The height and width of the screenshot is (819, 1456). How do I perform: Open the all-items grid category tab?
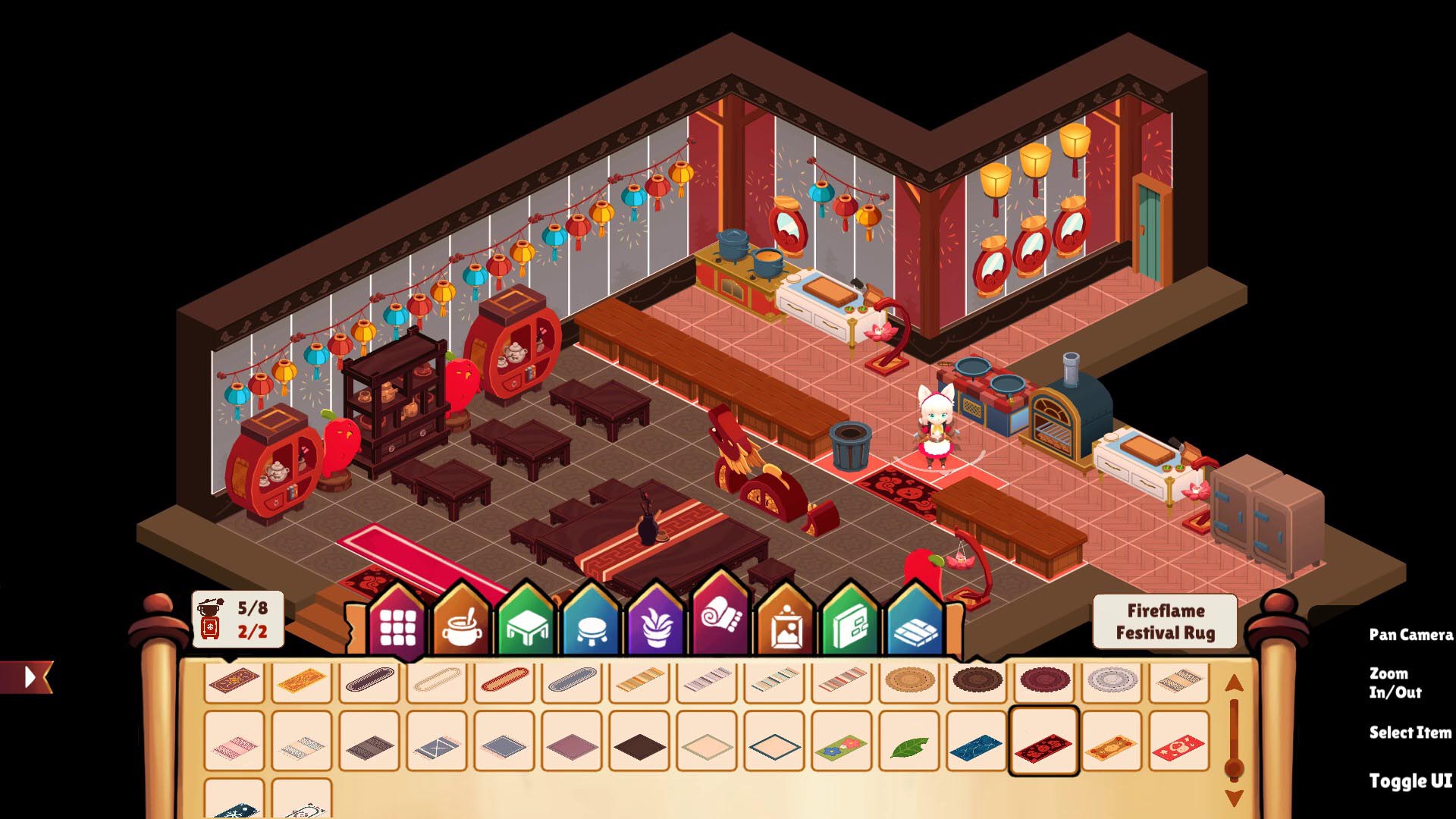click(397, 626)
